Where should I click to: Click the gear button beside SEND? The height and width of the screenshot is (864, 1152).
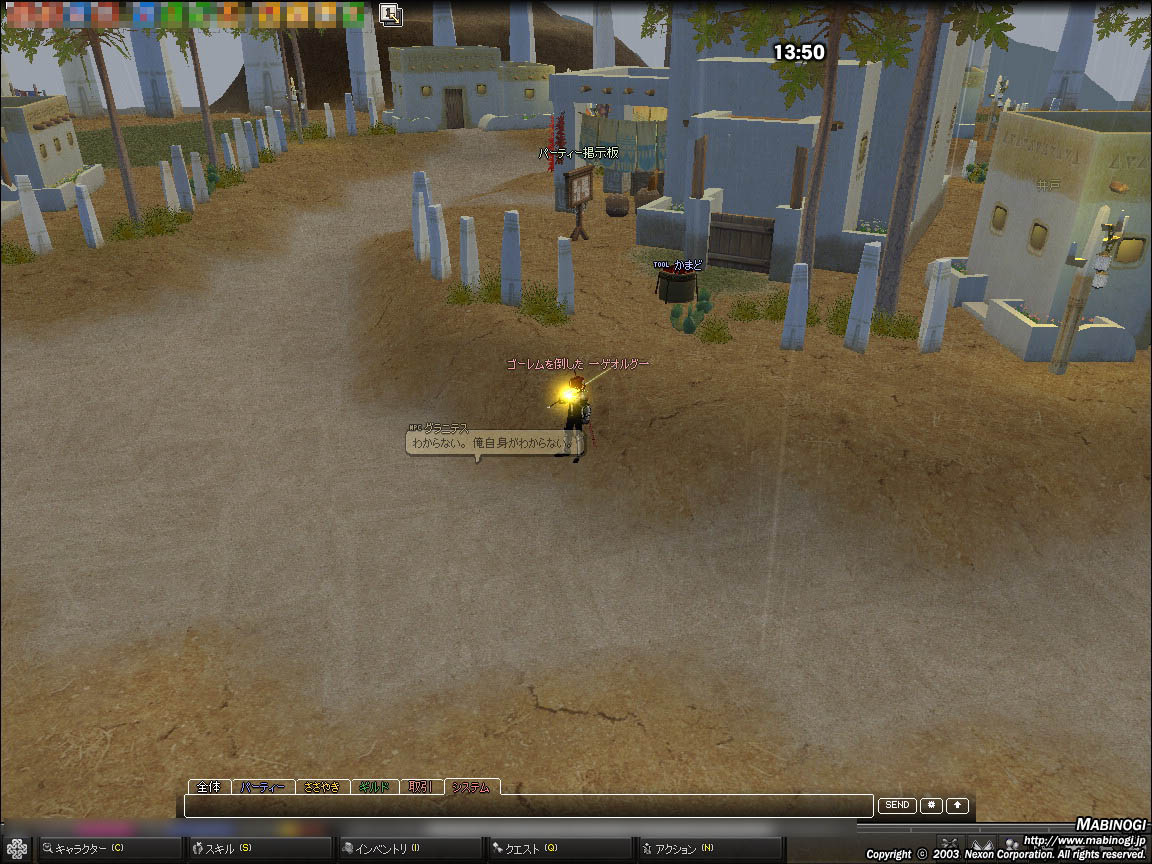pos(931,805)
